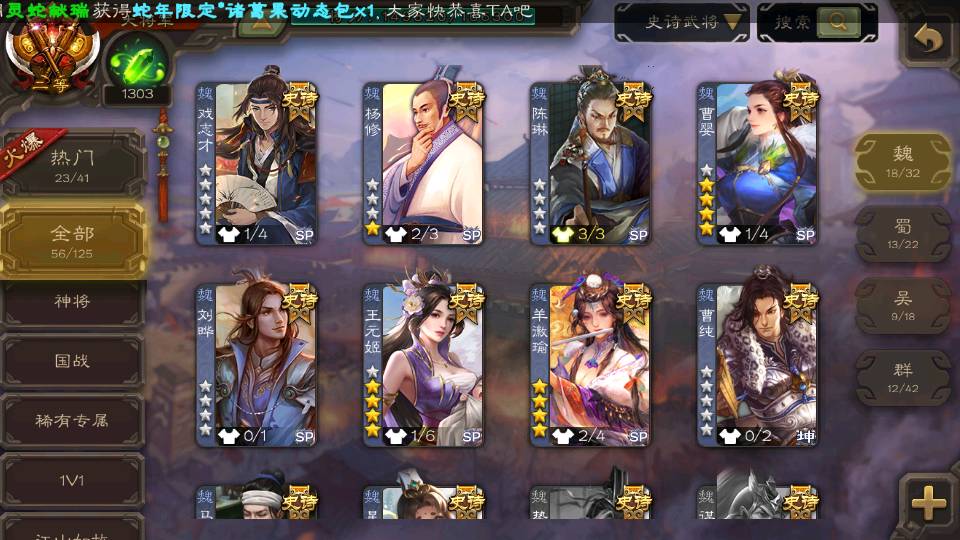This screenshot has width=960, height=540.
Task: Open the 史诗武将 filter dropdown
Action: click(680, 21)
